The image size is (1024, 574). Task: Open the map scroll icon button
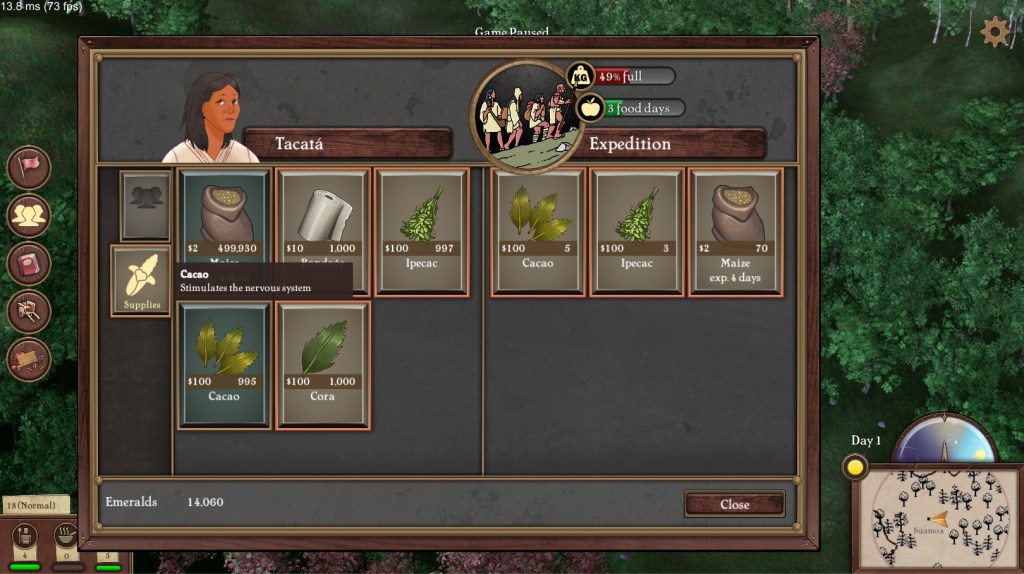(29, 359)
